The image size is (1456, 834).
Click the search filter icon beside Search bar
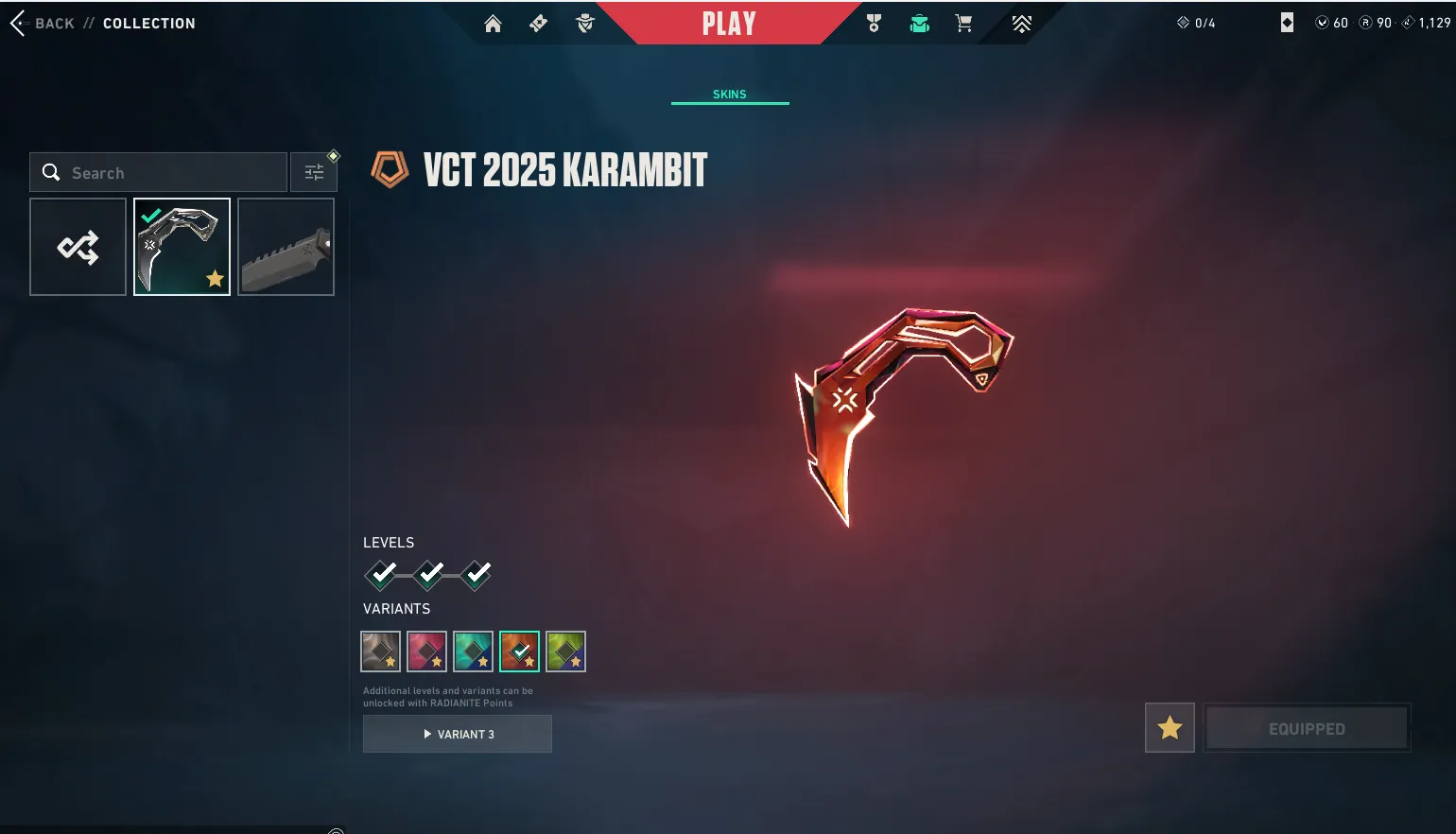point(314,172)
